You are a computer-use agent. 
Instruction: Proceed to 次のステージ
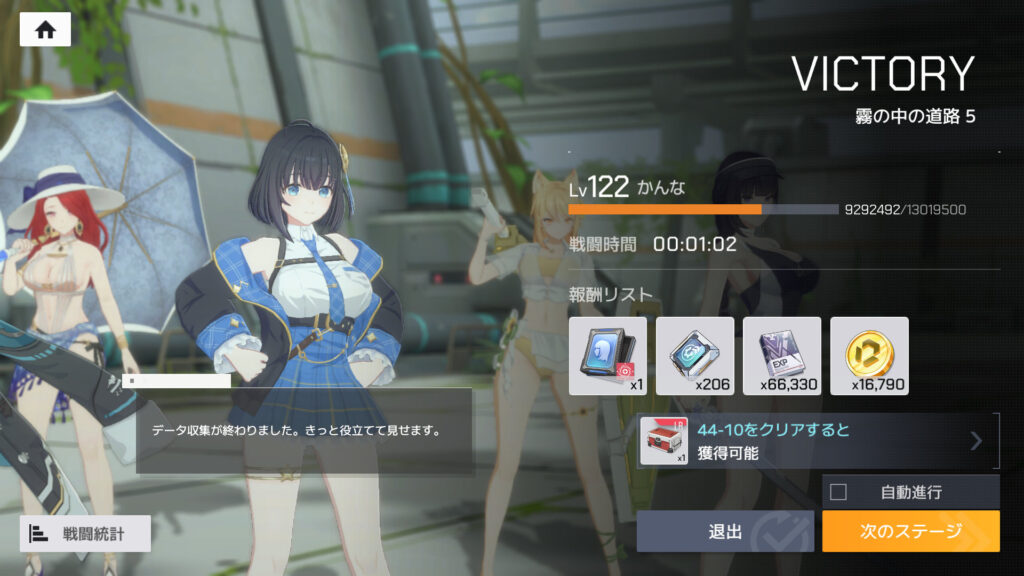[x=910, y=532]
